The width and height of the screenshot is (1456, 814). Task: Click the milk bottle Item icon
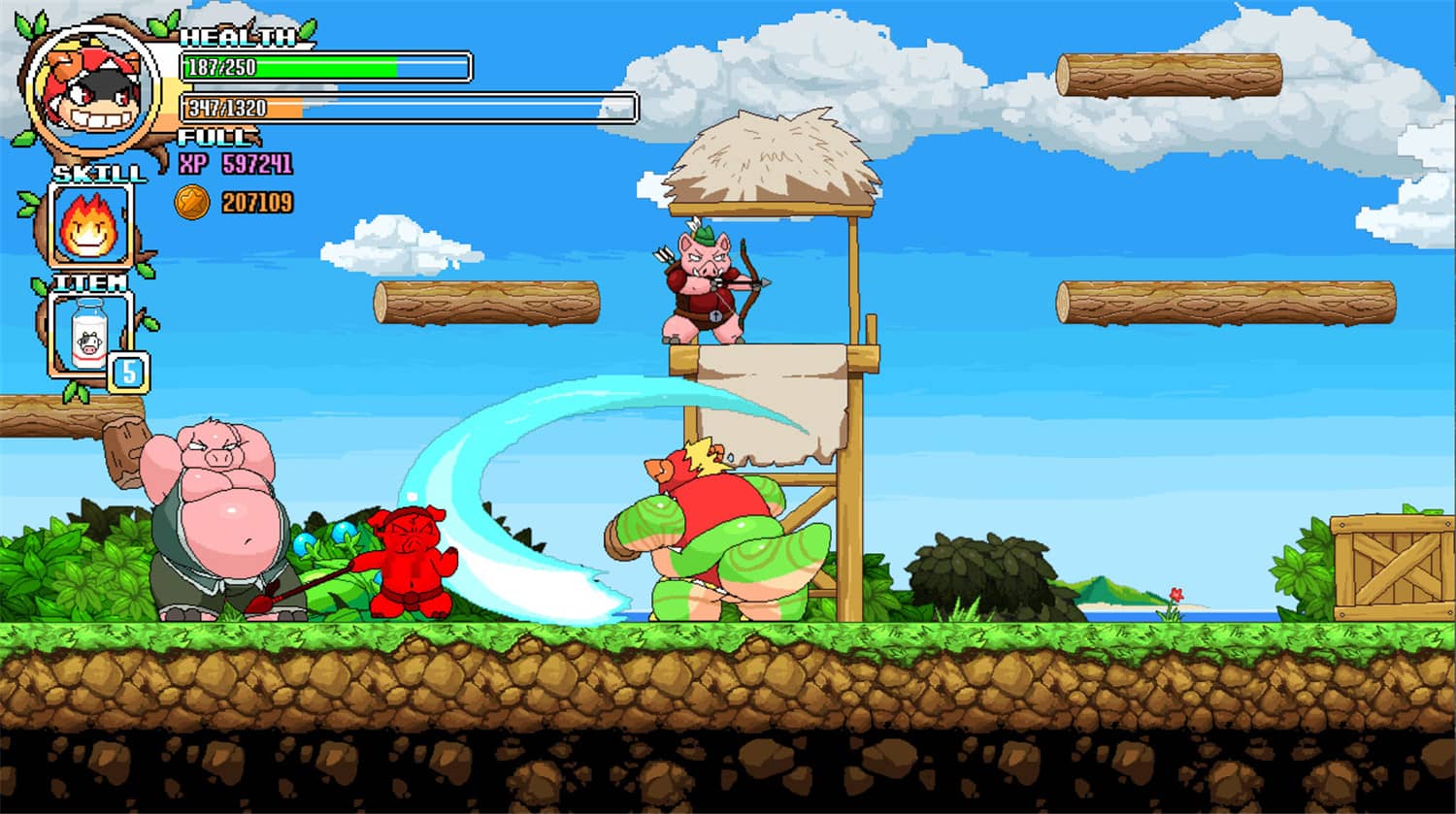pyautogui.click(x=89, y=335)
